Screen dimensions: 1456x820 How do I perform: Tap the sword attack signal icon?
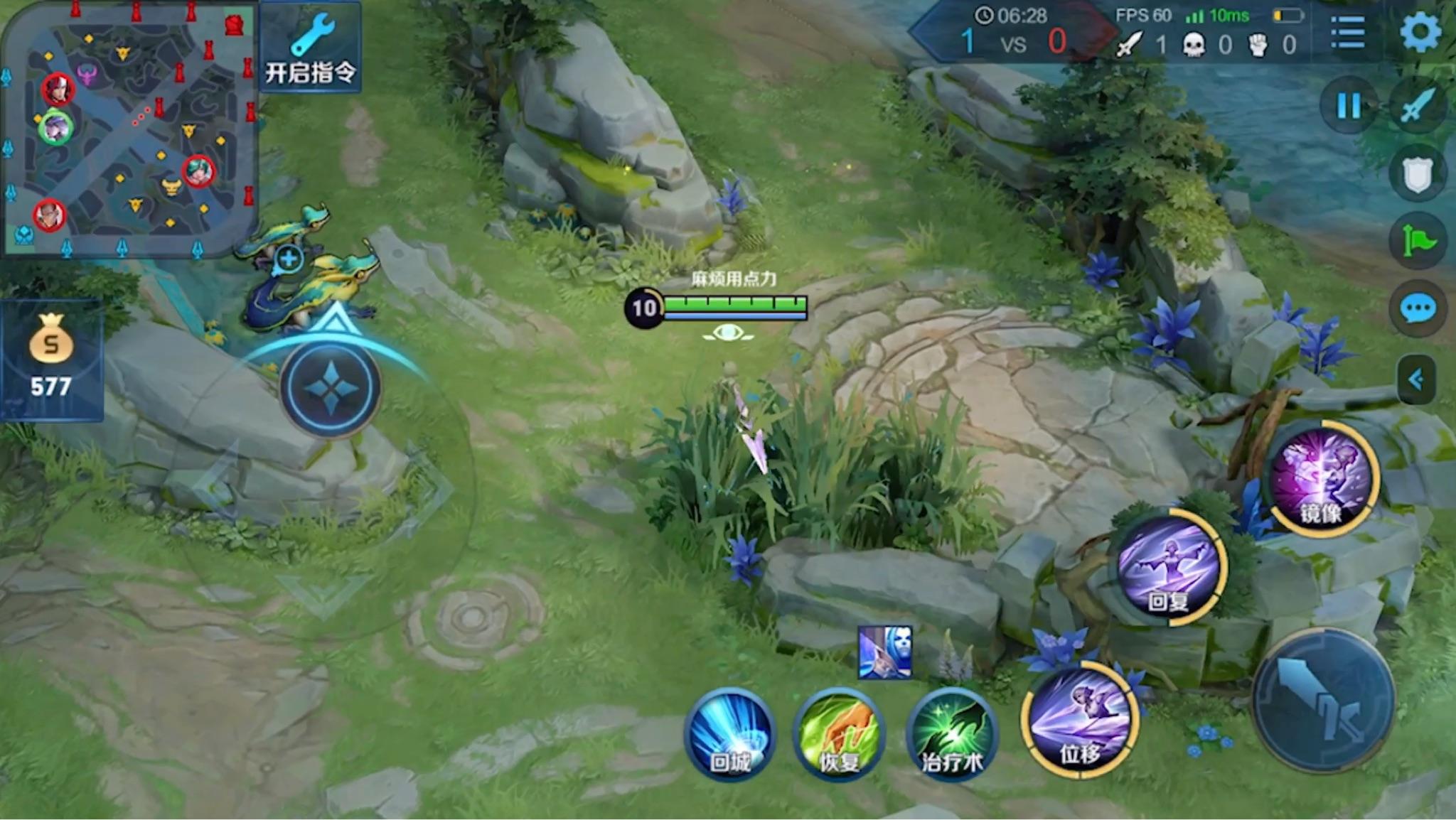coord(1417,107)
